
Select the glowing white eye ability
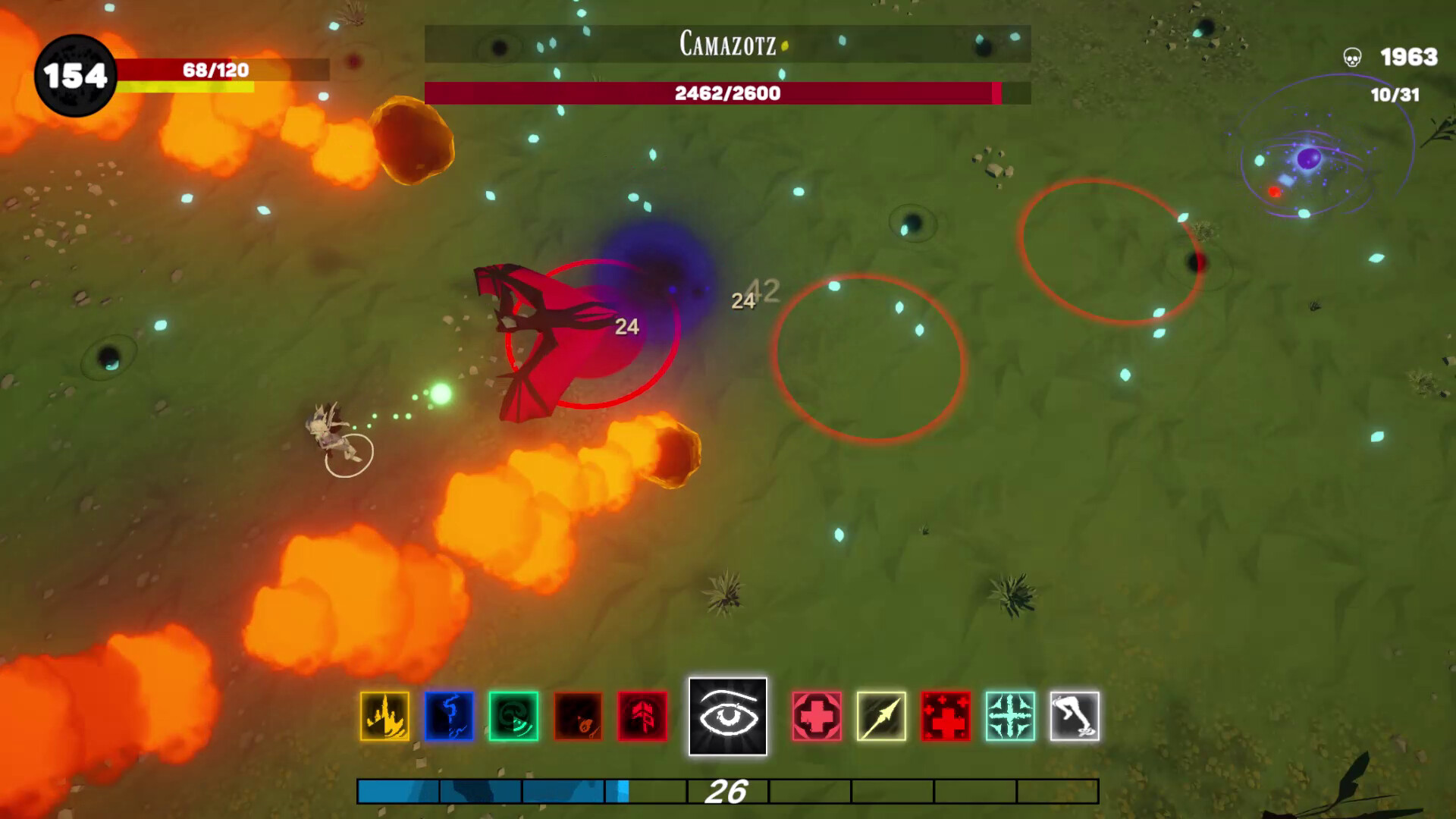coord(729,716)
